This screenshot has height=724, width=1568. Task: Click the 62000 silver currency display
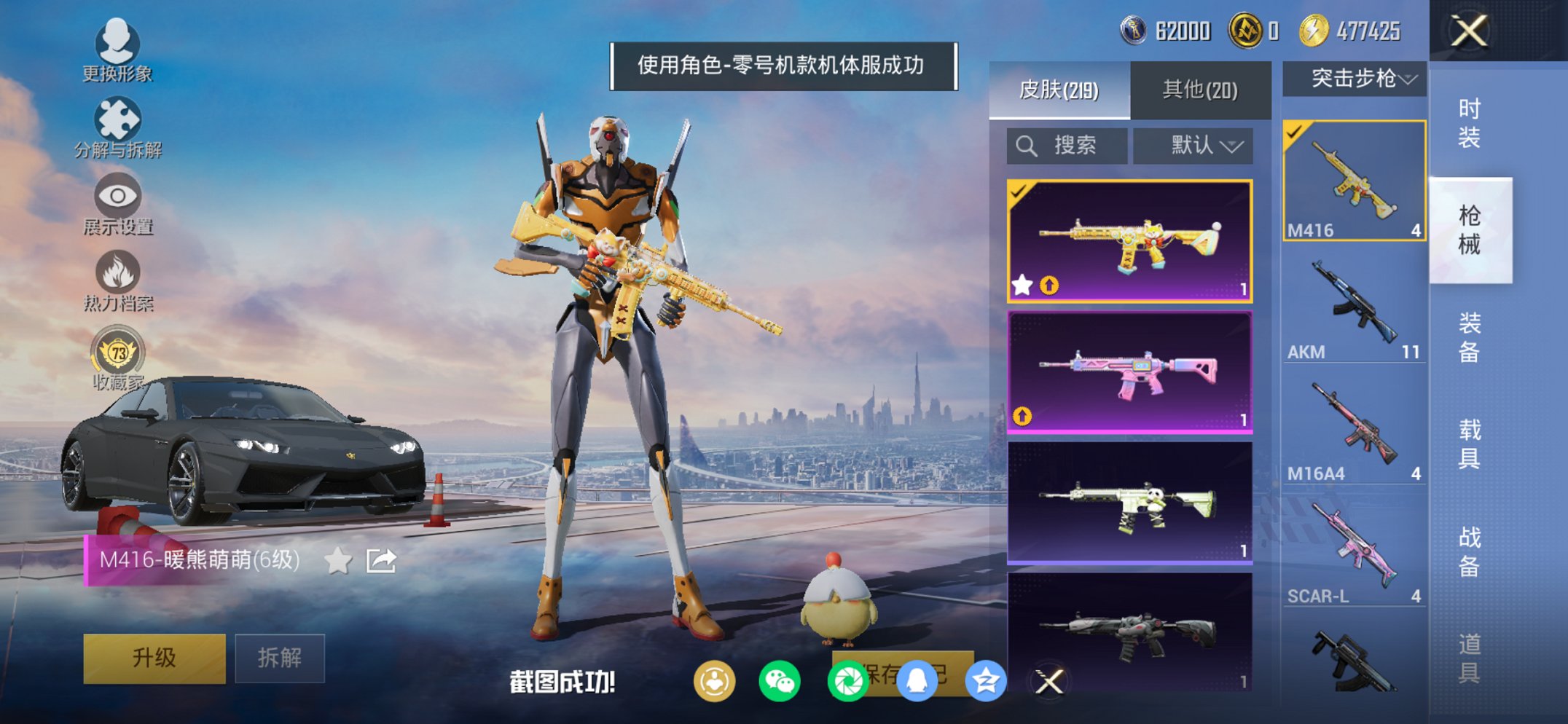click(1166, 31)
